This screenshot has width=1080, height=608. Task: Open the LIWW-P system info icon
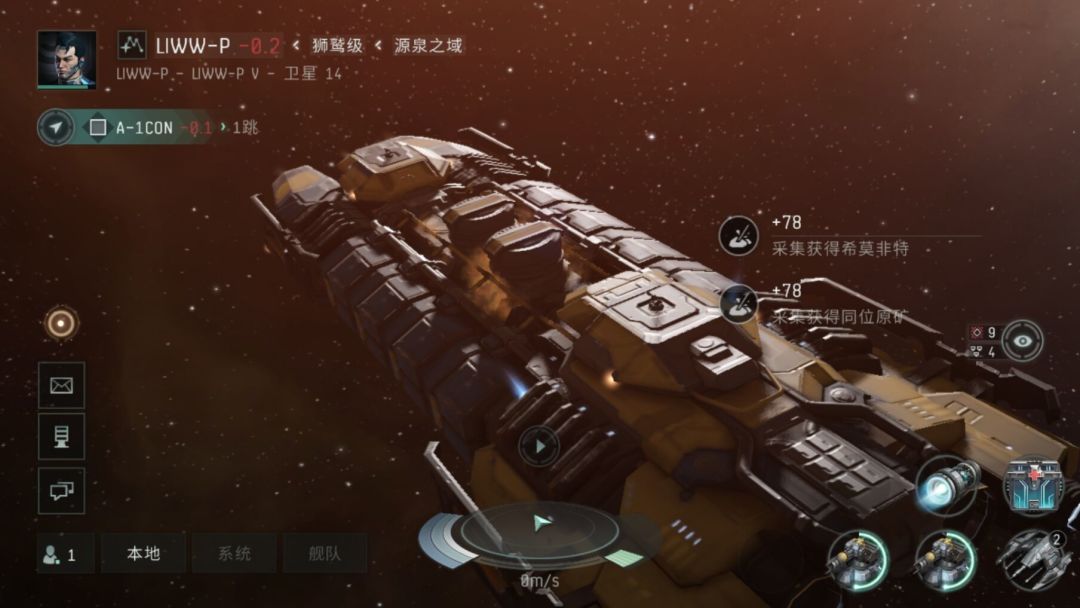pos(132,45)
